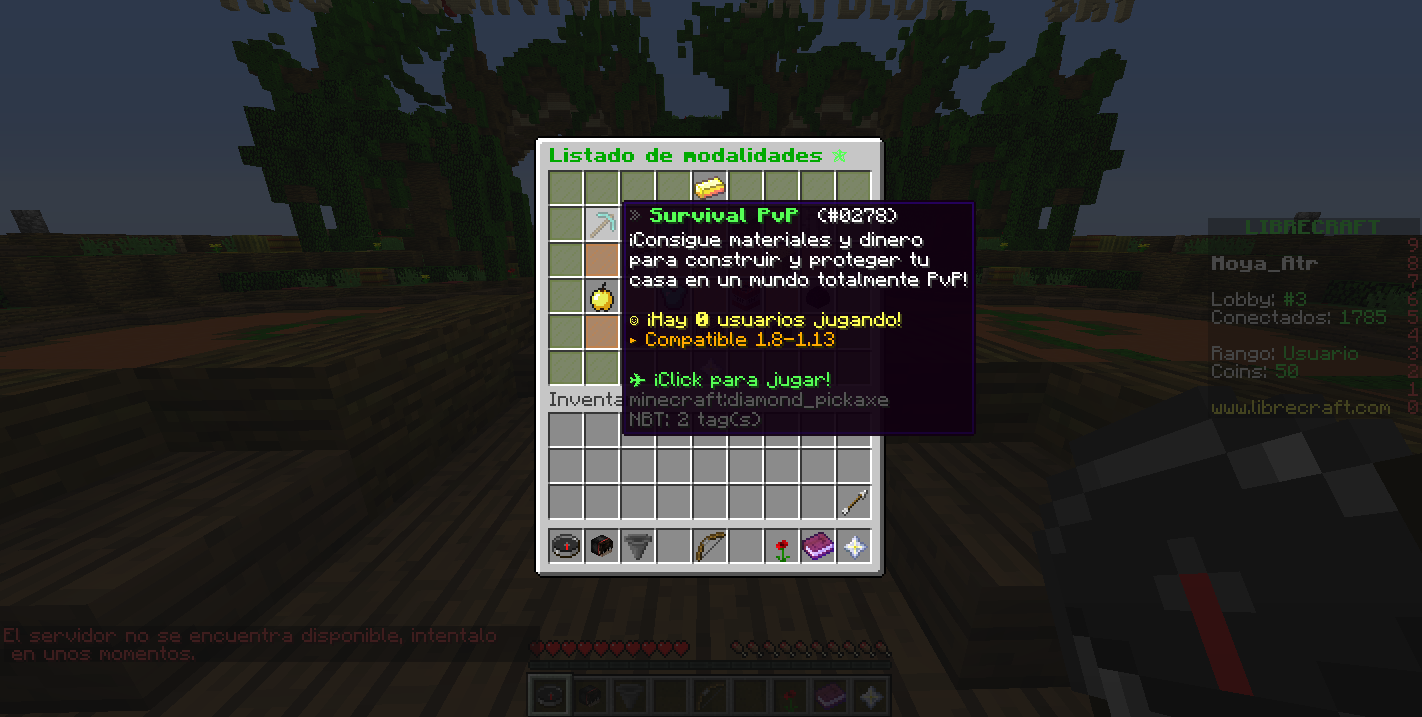
Task: Click the gold ingot slot
Action: tap(709, 187)
